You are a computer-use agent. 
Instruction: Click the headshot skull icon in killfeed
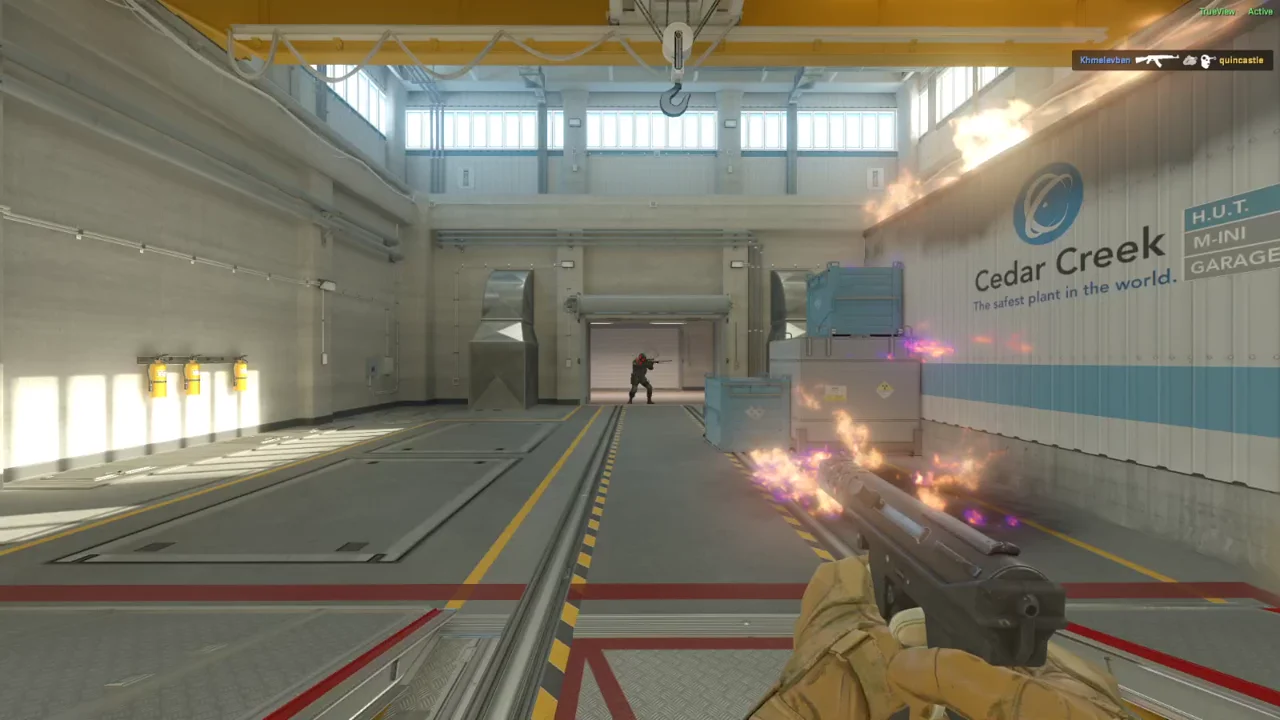pyautogui.click(x=1208, y=60)
